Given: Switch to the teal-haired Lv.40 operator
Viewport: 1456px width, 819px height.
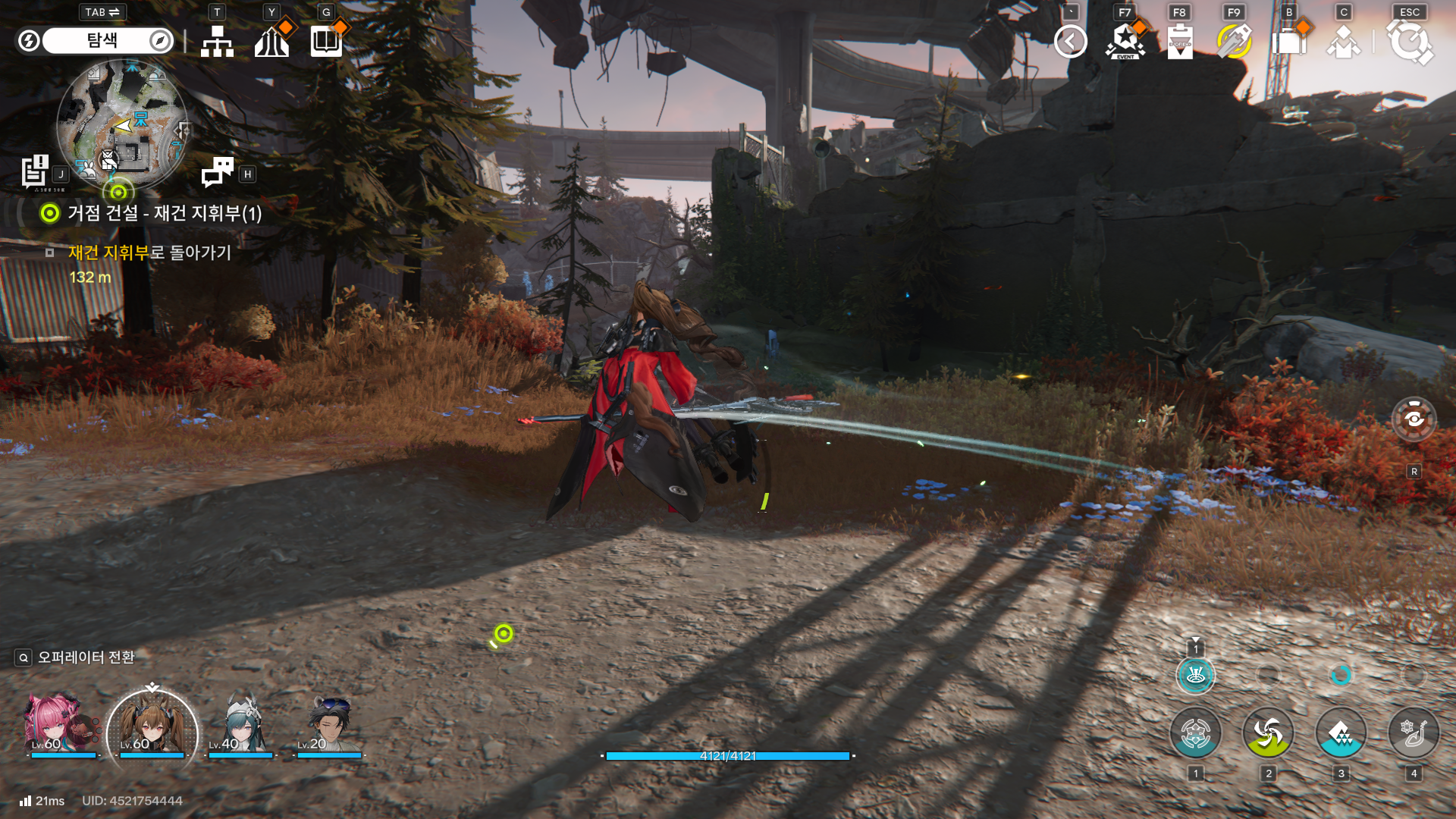Looking at the screenshot, I should pos(241,726).
